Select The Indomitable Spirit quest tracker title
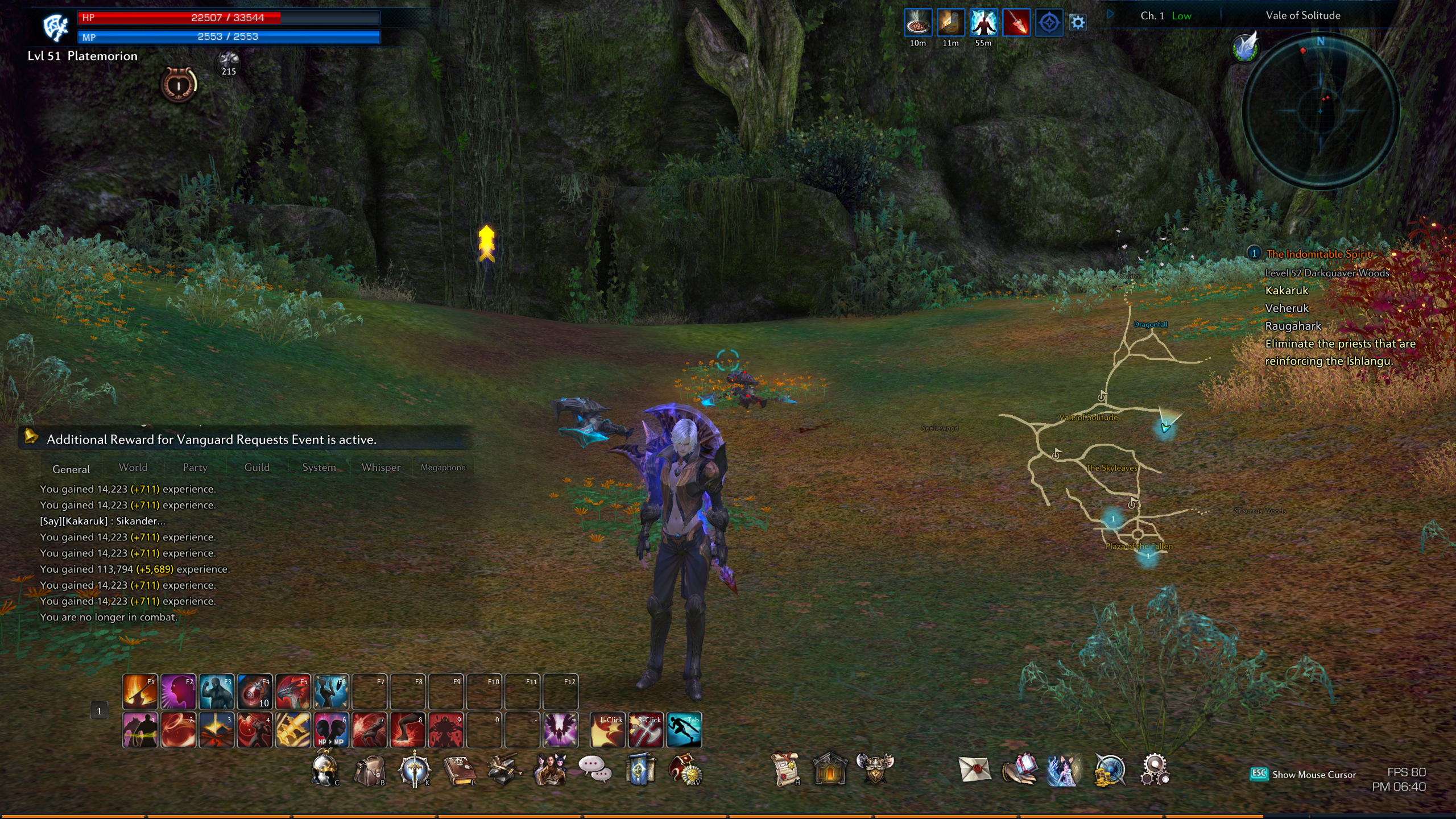 coord(1319,254)
